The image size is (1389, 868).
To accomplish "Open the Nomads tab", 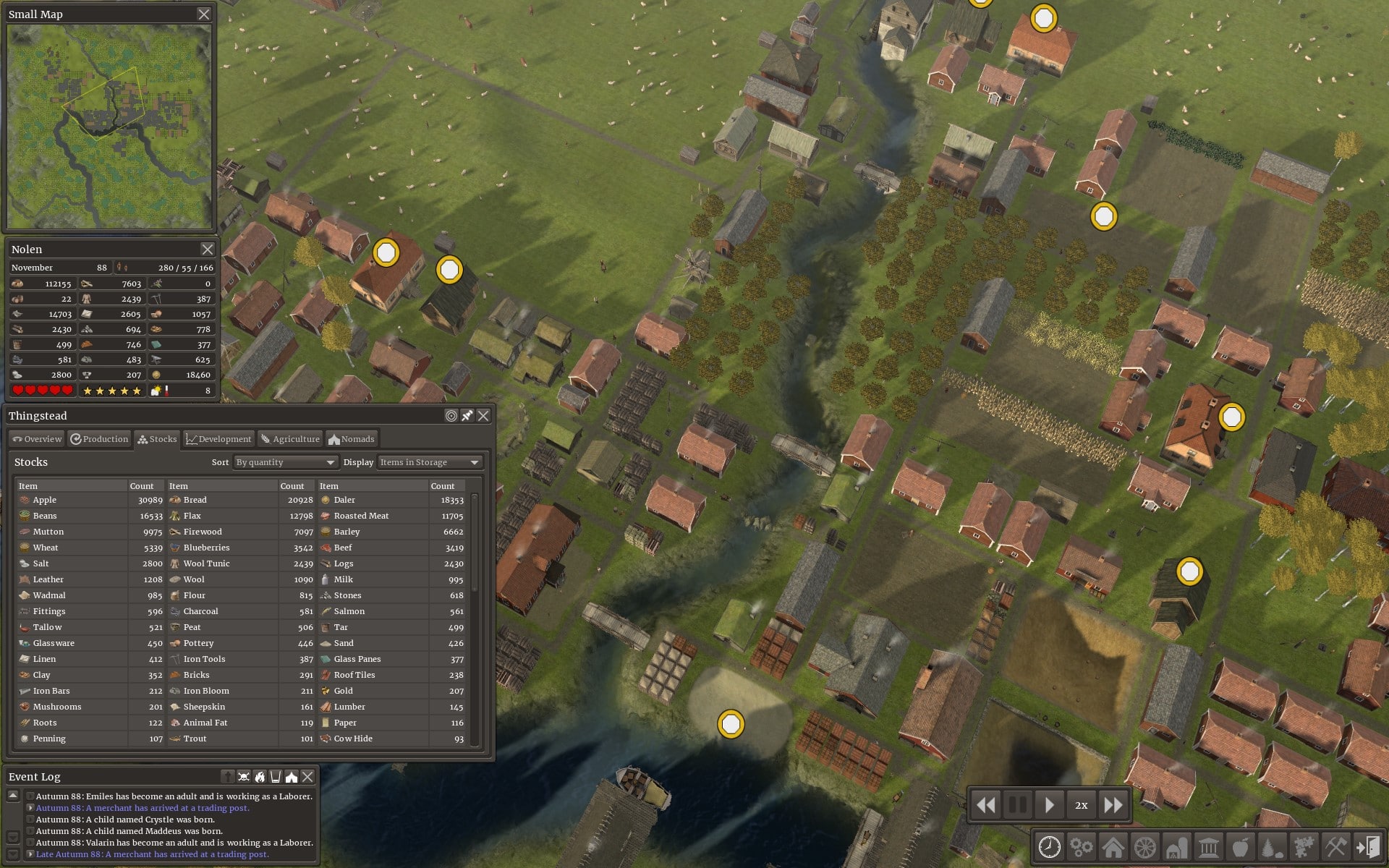I will pyautogui.click(x=352, y=439).
